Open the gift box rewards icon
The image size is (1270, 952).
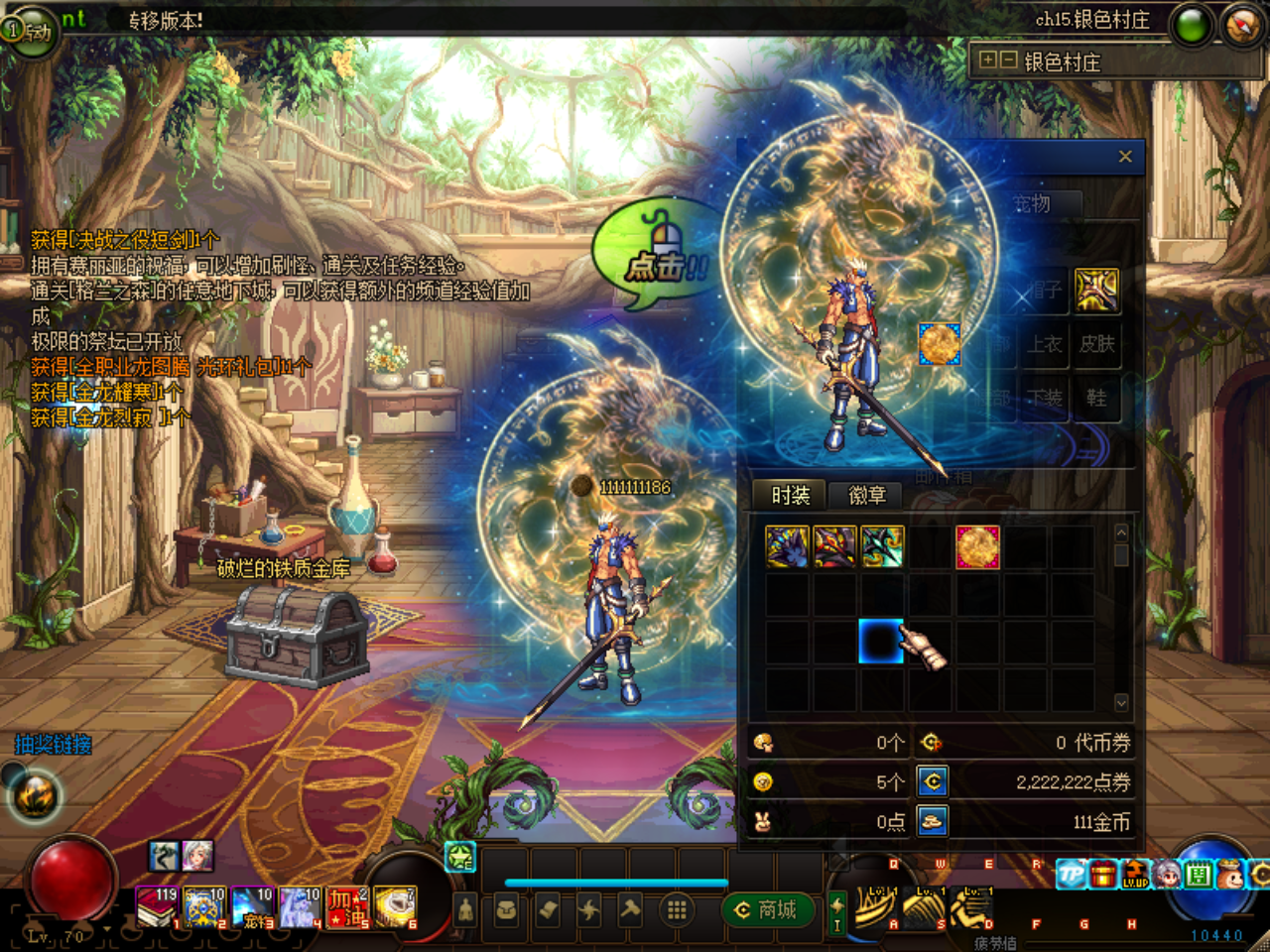1102,874
